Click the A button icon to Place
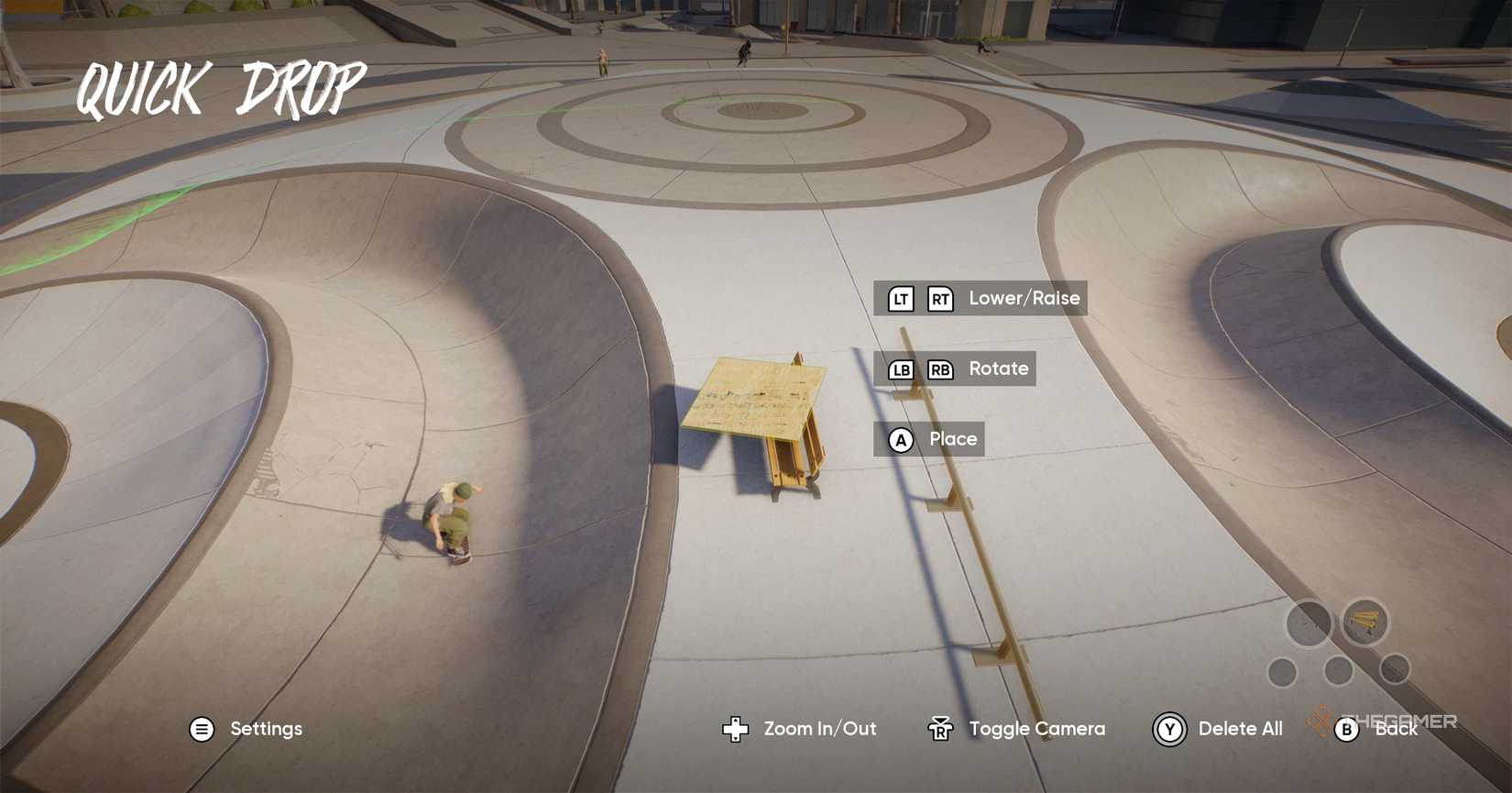 click(x=901, y=439)
